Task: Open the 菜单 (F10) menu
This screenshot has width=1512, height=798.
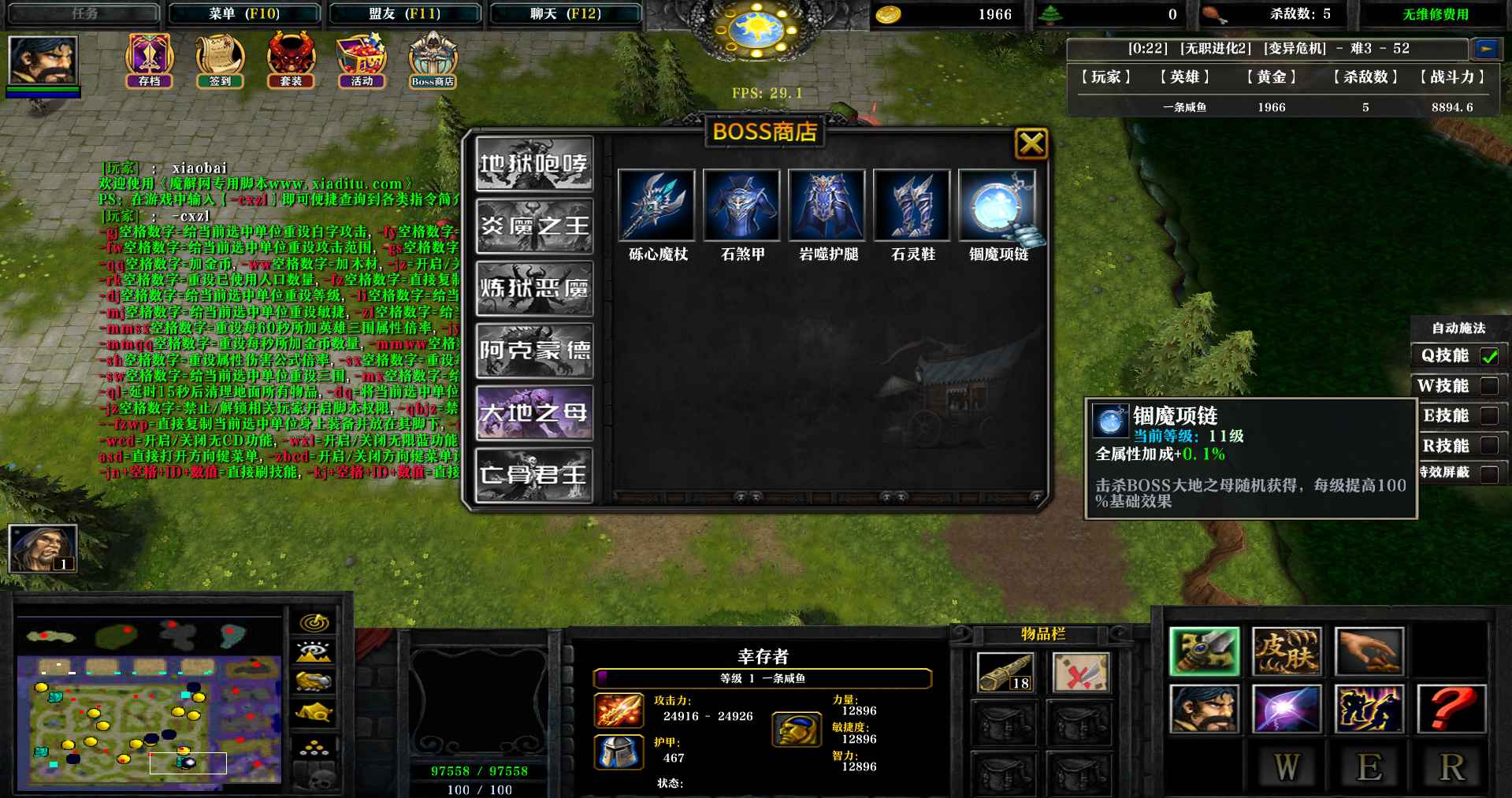Action: [244, 13]
